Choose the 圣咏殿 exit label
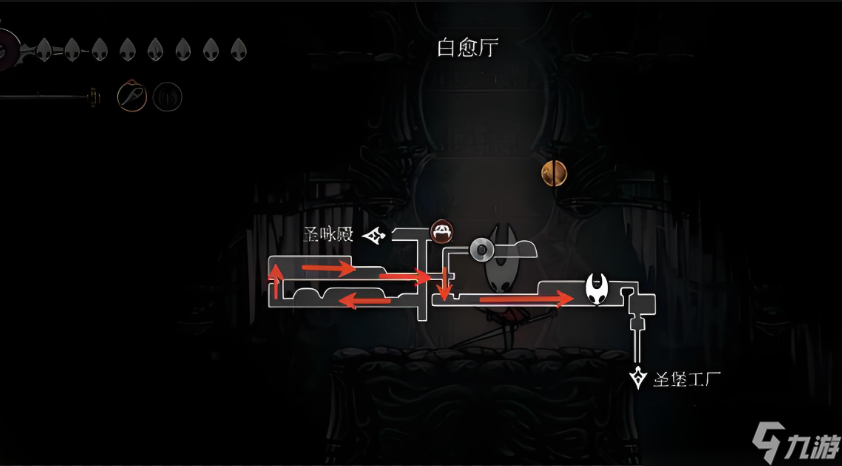This screenshot has width=842, height=466. pyautogui.click(x=331, y=236)
